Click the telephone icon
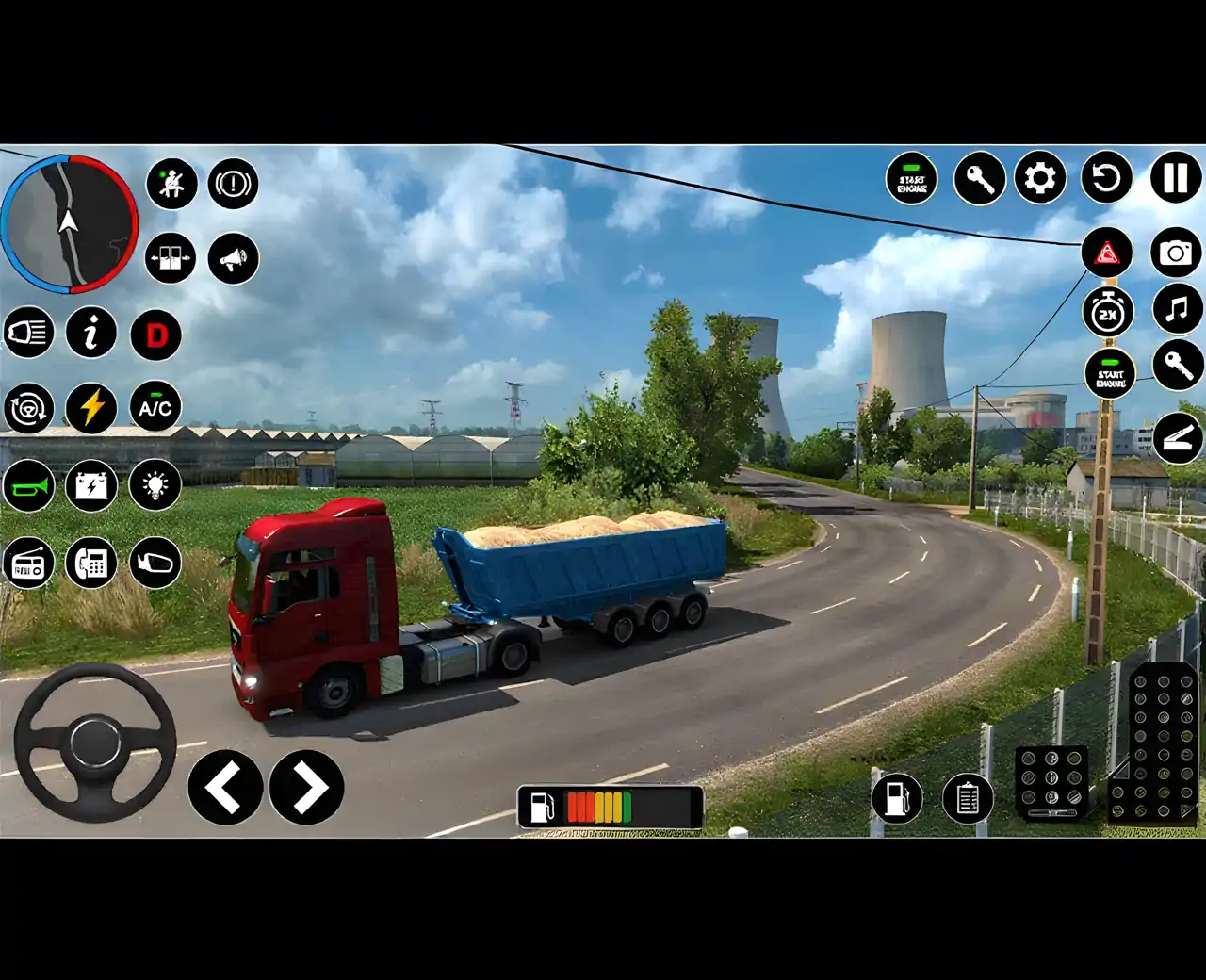1206x980 pixels. tap(91, 563)
